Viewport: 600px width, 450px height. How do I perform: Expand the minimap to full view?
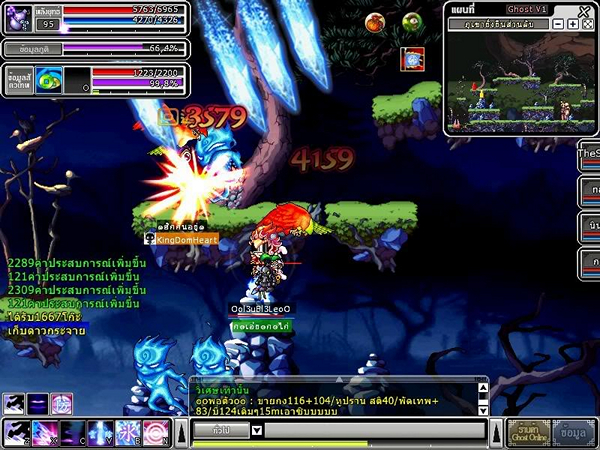coord(587,24)
